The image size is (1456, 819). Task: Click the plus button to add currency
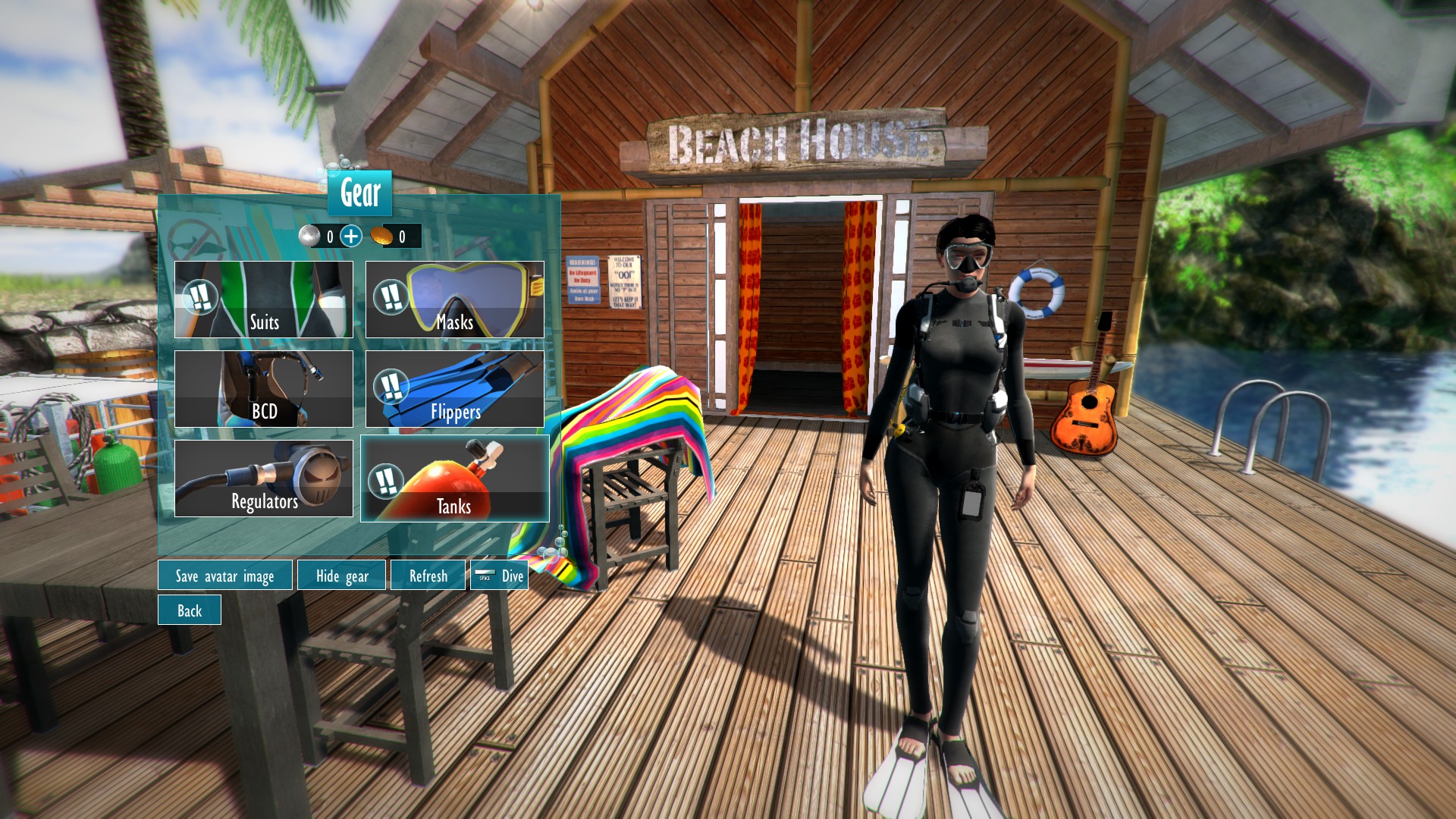tap(351, 235)
